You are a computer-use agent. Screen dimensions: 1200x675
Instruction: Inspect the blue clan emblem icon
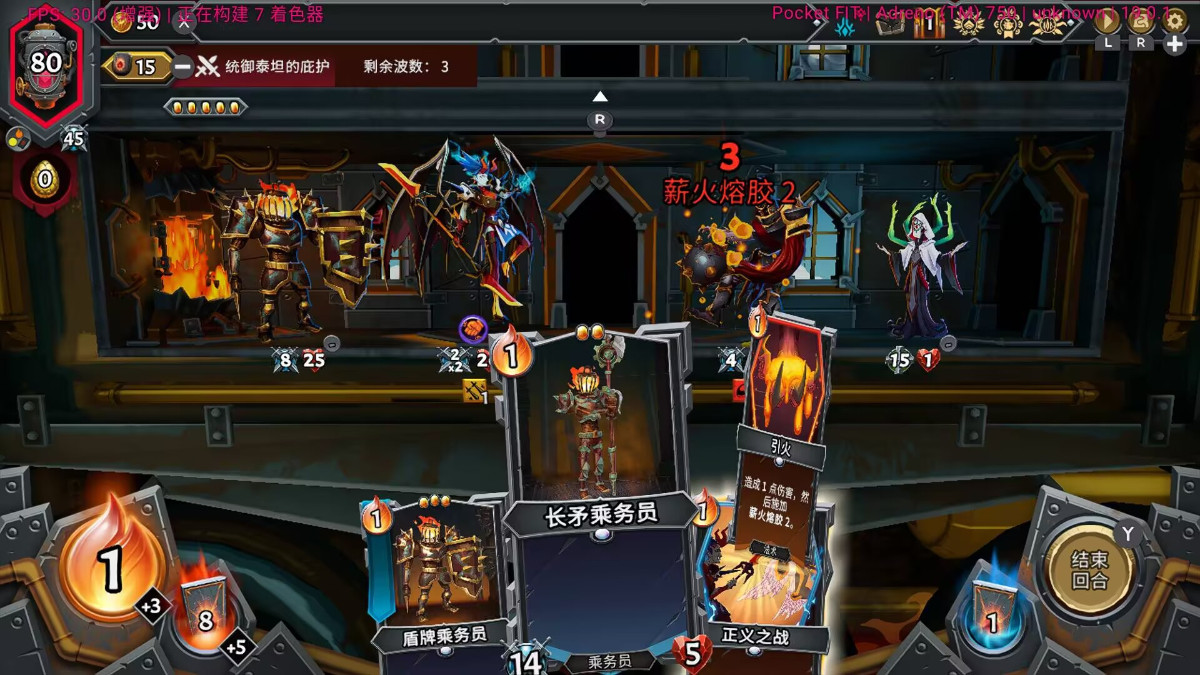pos(846,26)
